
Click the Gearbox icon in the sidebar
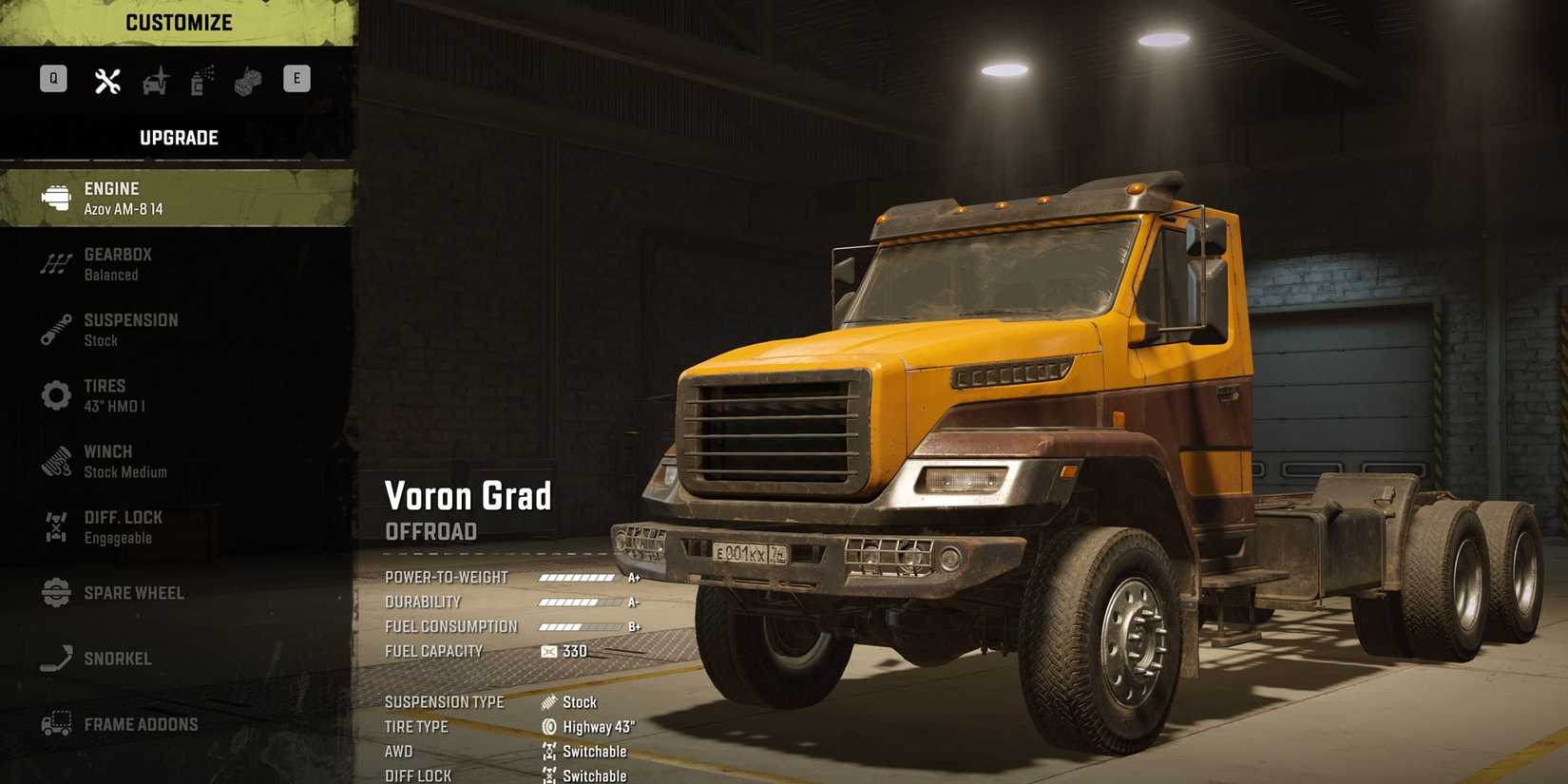click(54, 263)
